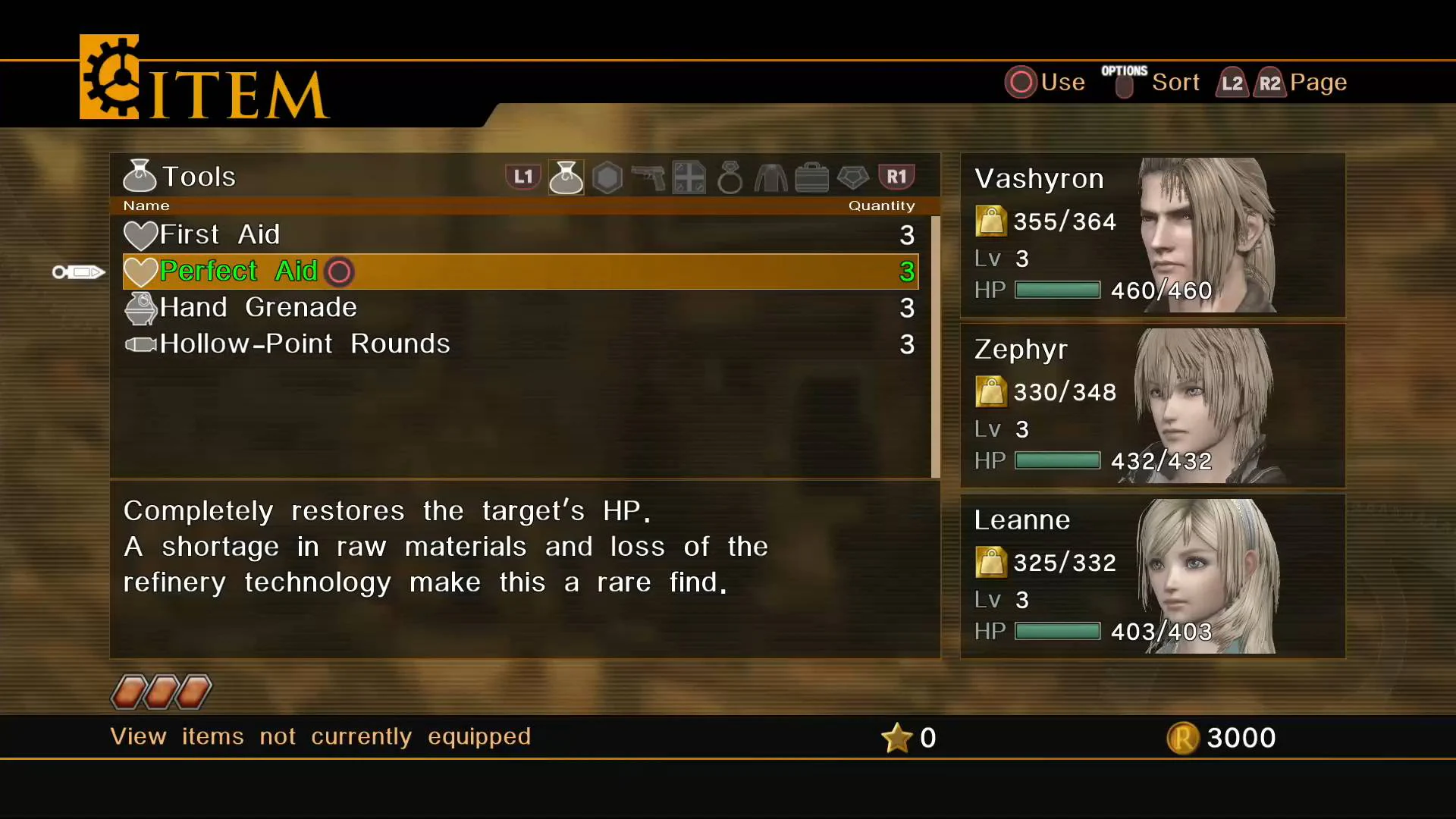Select the cross-patch parts category icon
The image size is (1456, 819).
pos(689,176)
